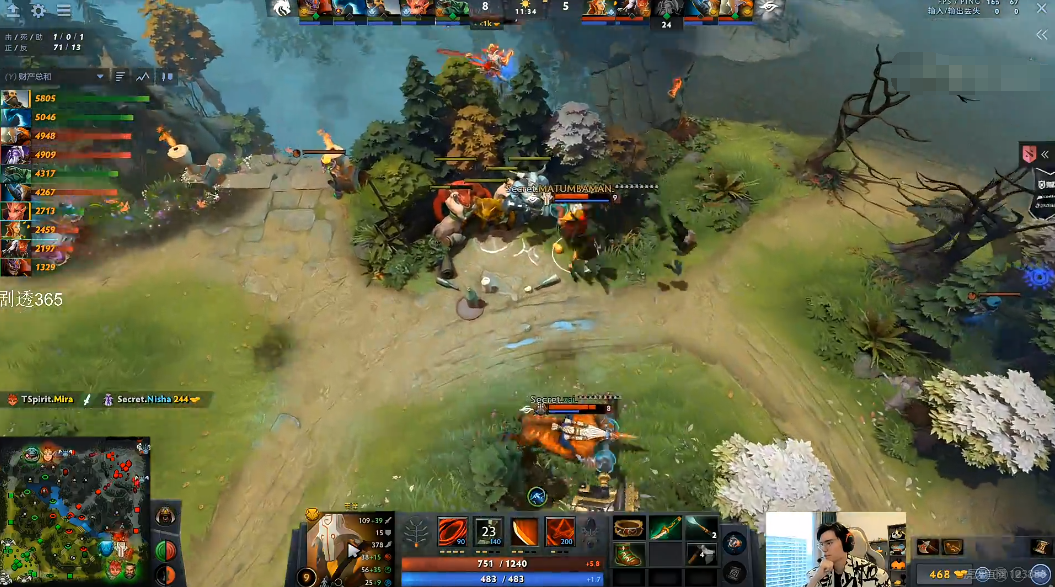This screenshot has height=587, width=1055.
Task: Show the line graph view
Action: [143, 76]
